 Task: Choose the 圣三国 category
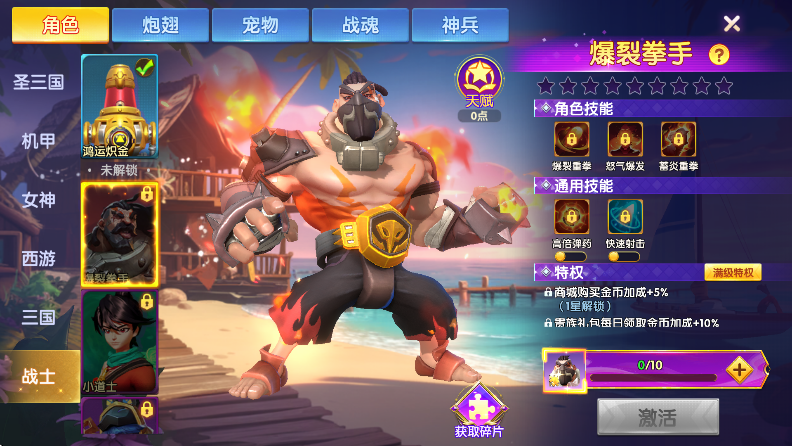38,82
